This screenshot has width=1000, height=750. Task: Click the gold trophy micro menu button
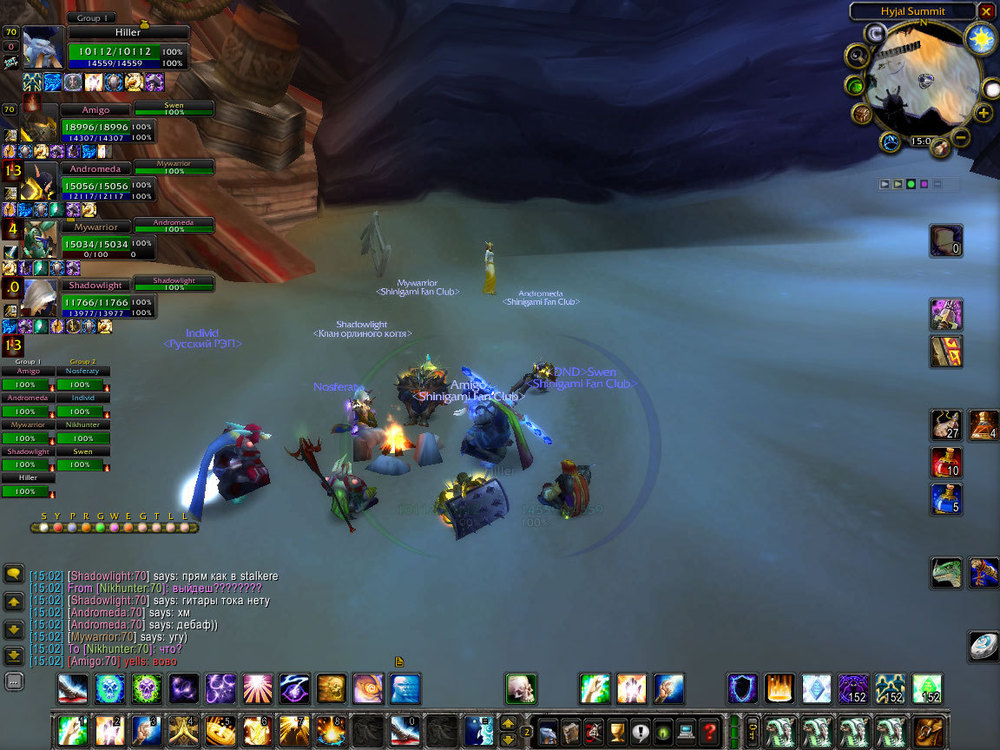tap(614, 731)
